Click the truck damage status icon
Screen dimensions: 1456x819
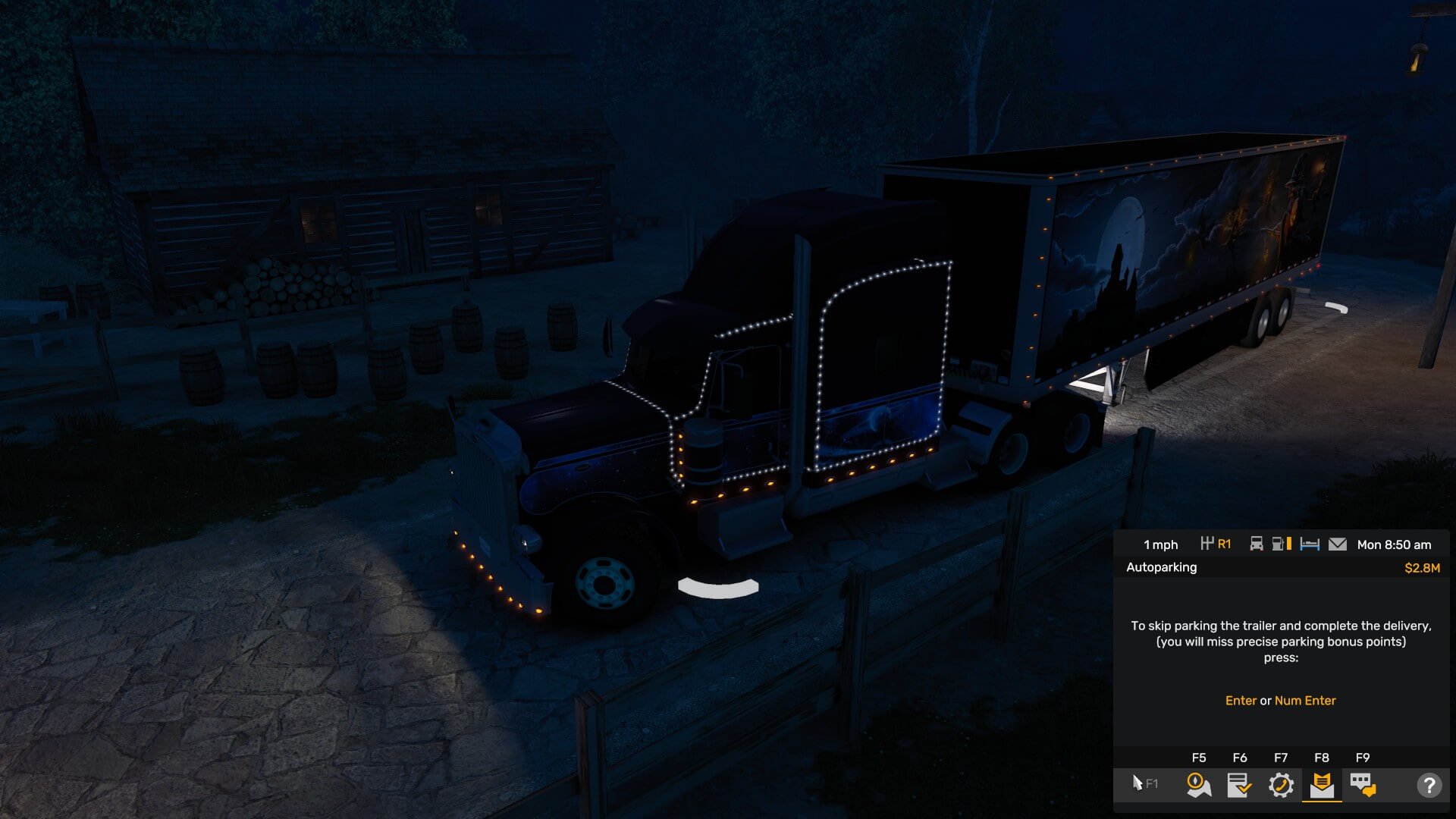coord(1256,544)
